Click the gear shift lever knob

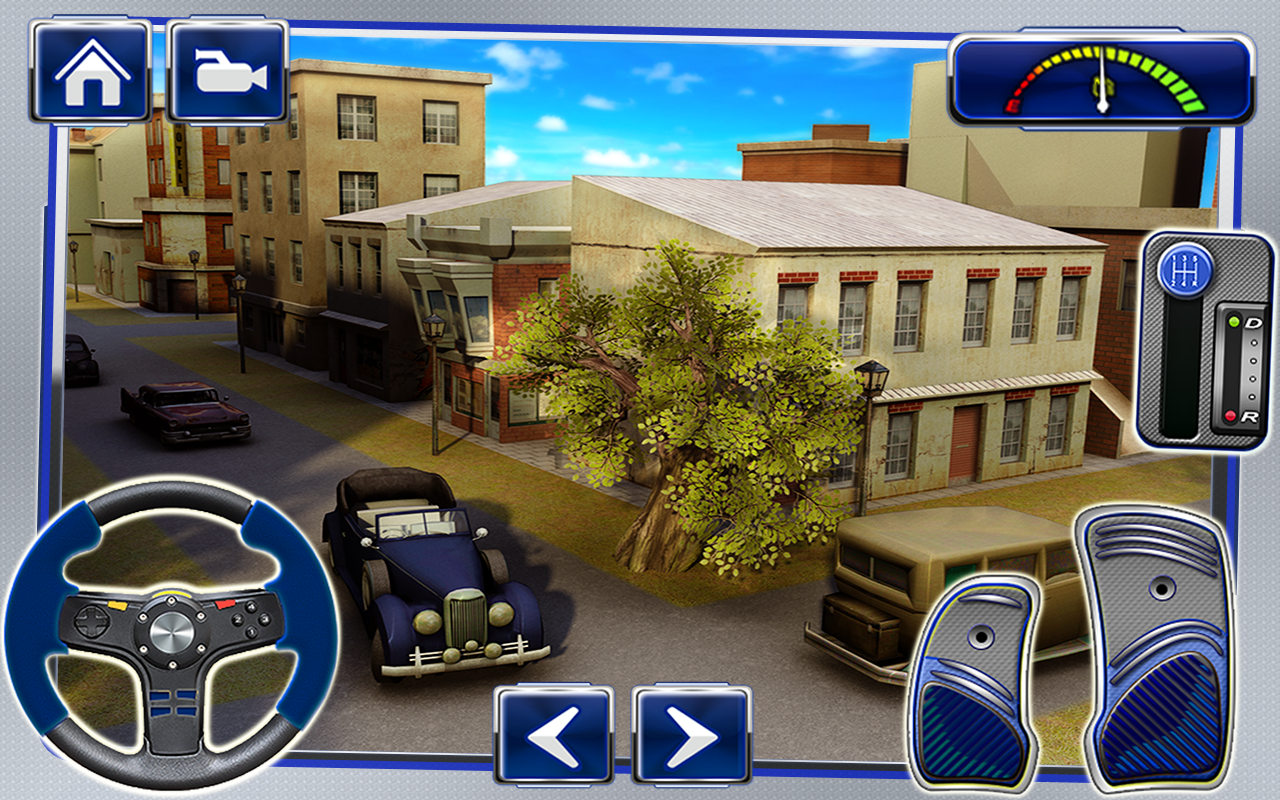coord(1185,269)
